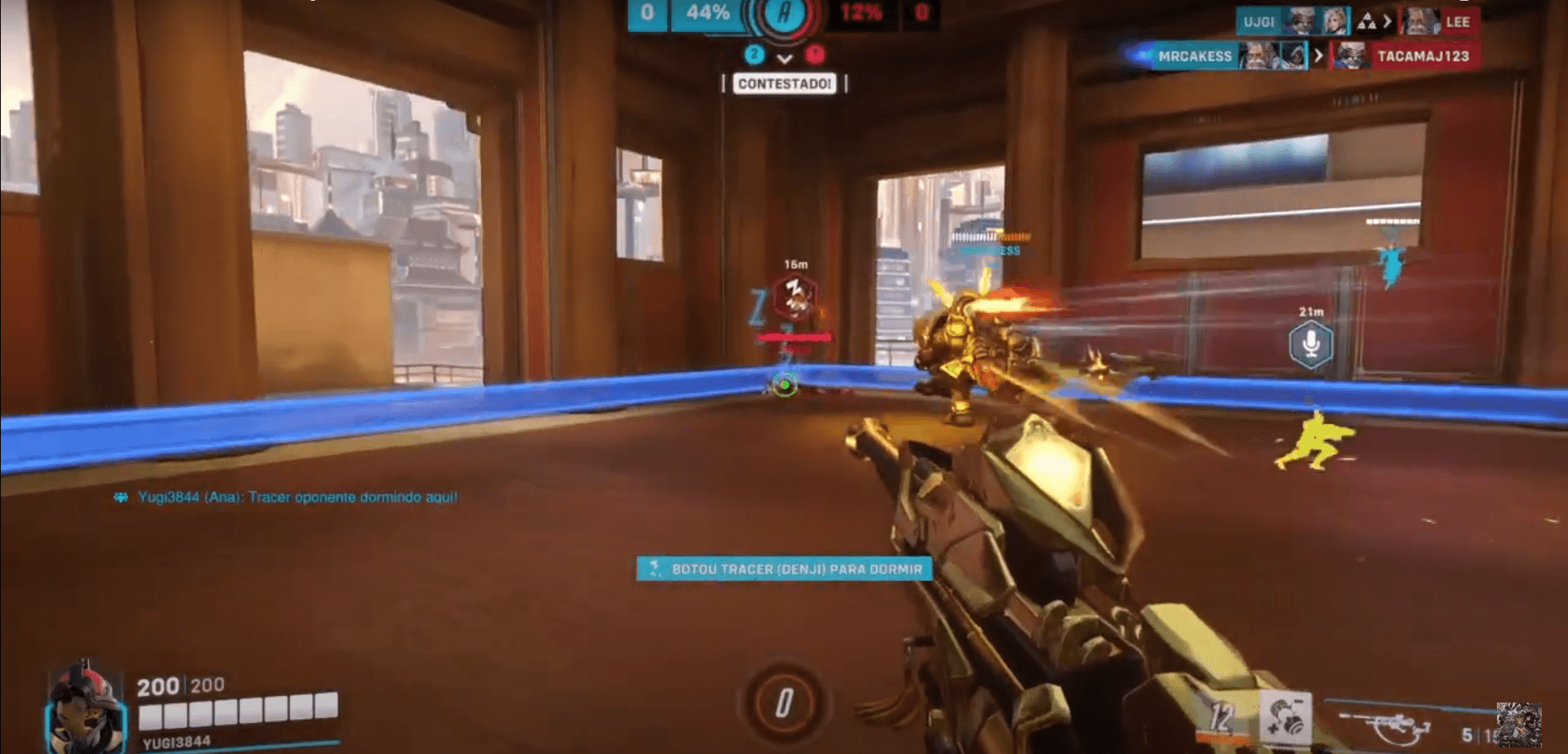
Task: Click the red team round counter
Action: click(x=816, y=56)
